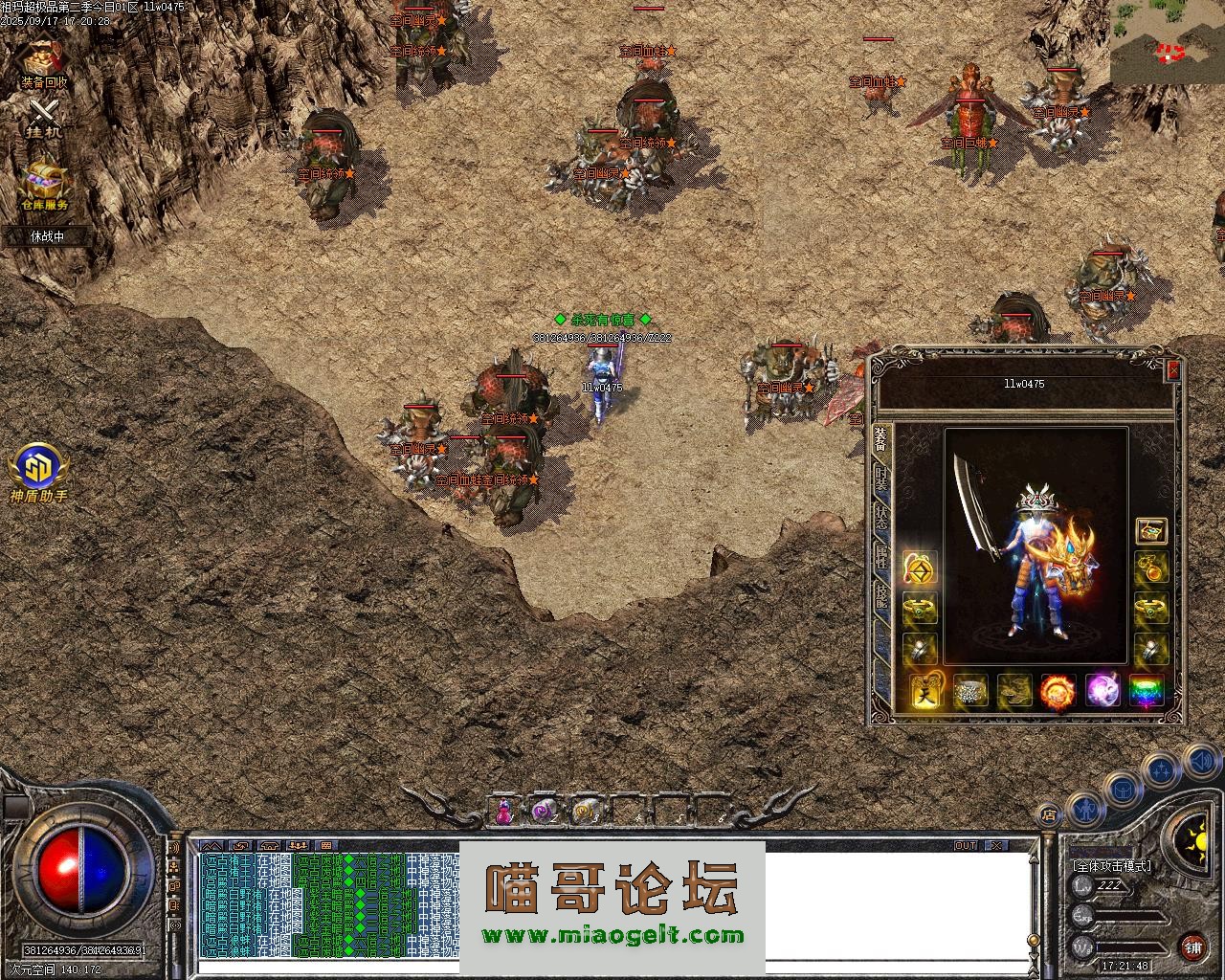Select the purple swirl orb equipment slot
The image size is (1225, 980).
1102,690
